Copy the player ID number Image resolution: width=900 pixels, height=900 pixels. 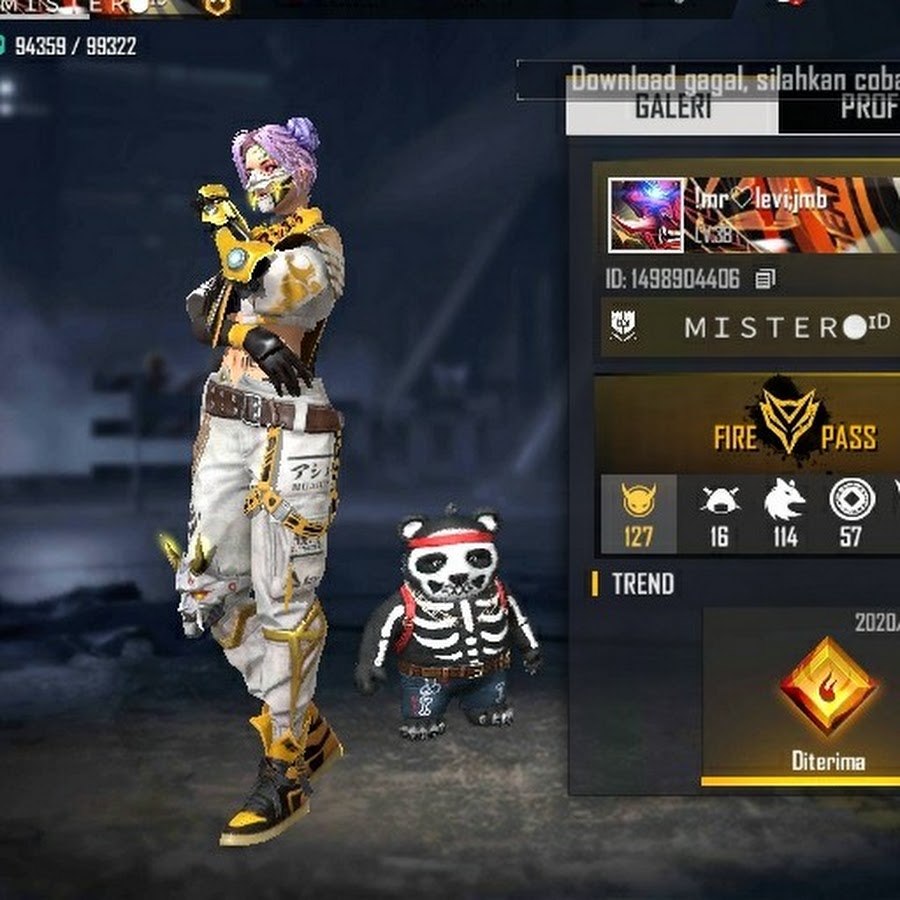(x=766, y=279)
